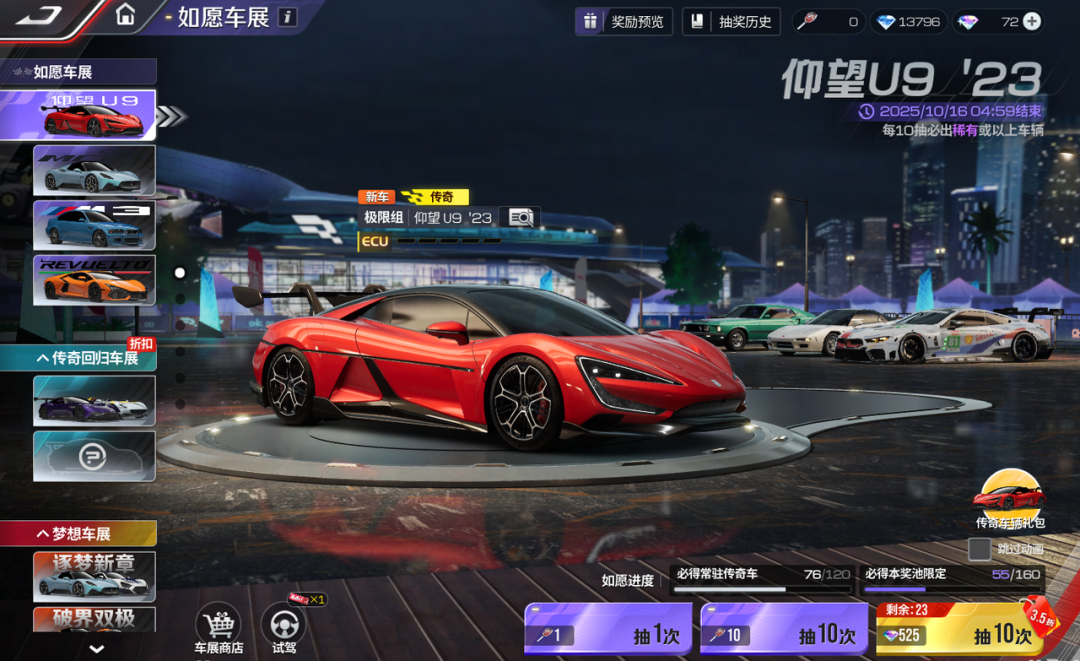The height and width of the screenshot is (661, 1080).
Task: View 抽奖历史 draw history
Action: (732, 21)
